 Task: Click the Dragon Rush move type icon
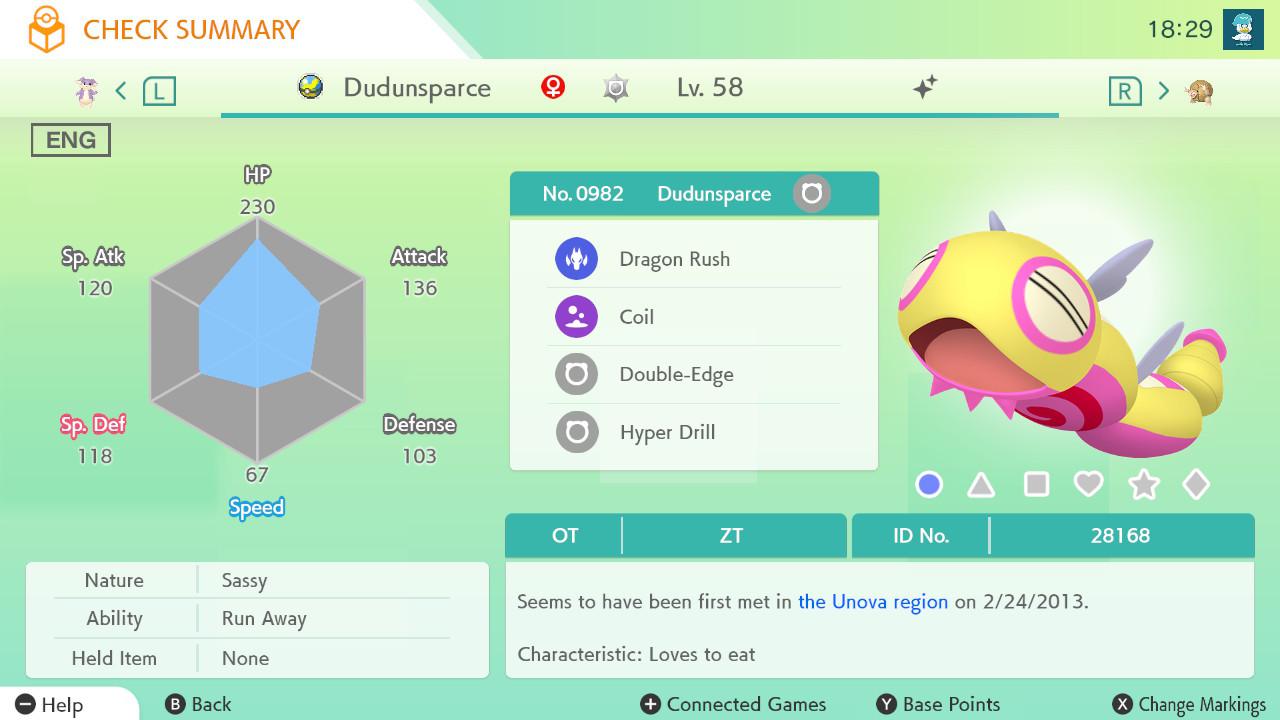coord(576,258)
